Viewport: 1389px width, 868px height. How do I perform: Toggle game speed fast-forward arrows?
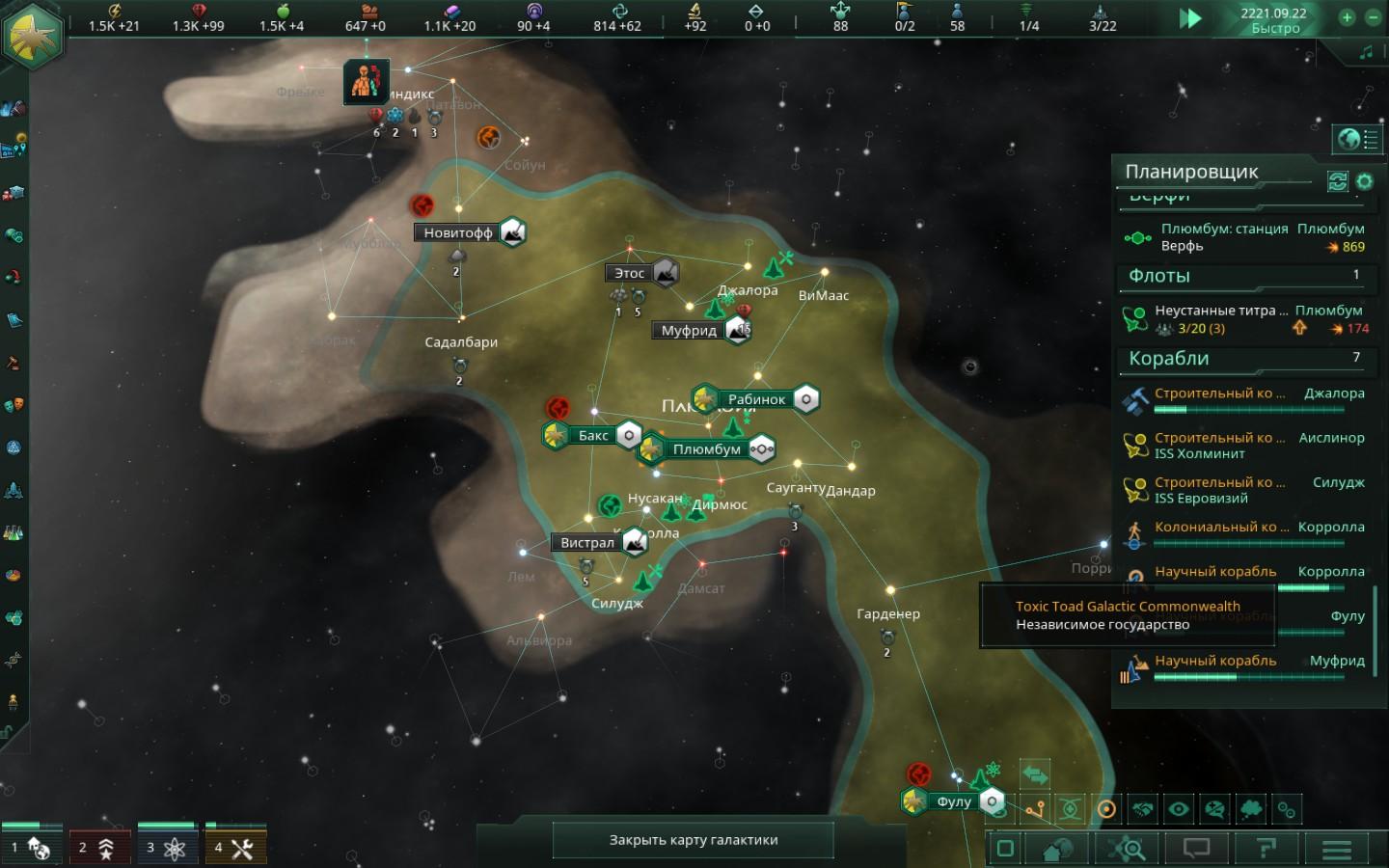(1191, 18)
